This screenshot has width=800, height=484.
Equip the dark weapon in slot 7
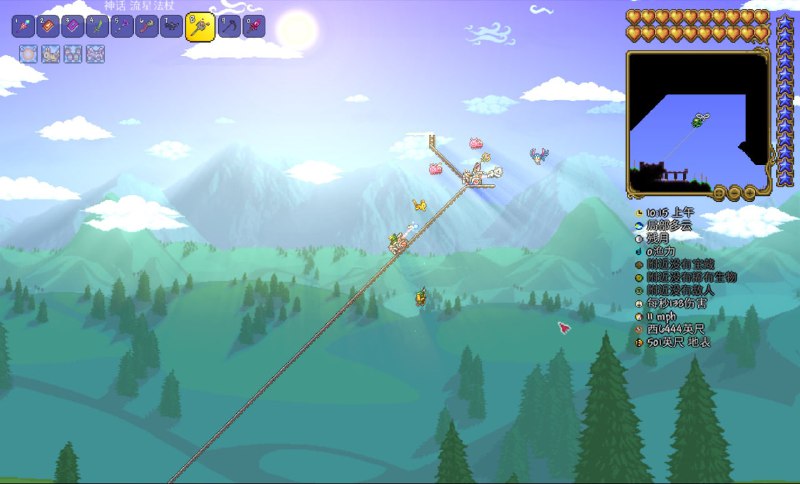(171, 26)
